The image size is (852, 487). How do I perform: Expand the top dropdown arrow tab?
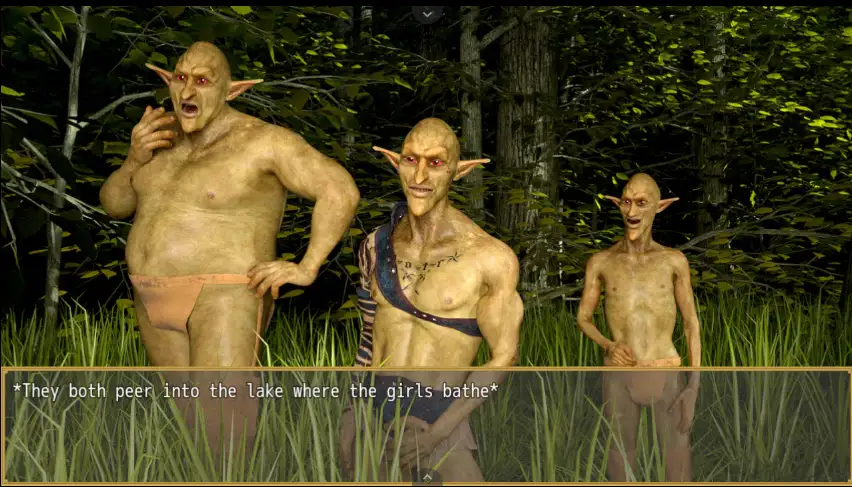[427, 13]
